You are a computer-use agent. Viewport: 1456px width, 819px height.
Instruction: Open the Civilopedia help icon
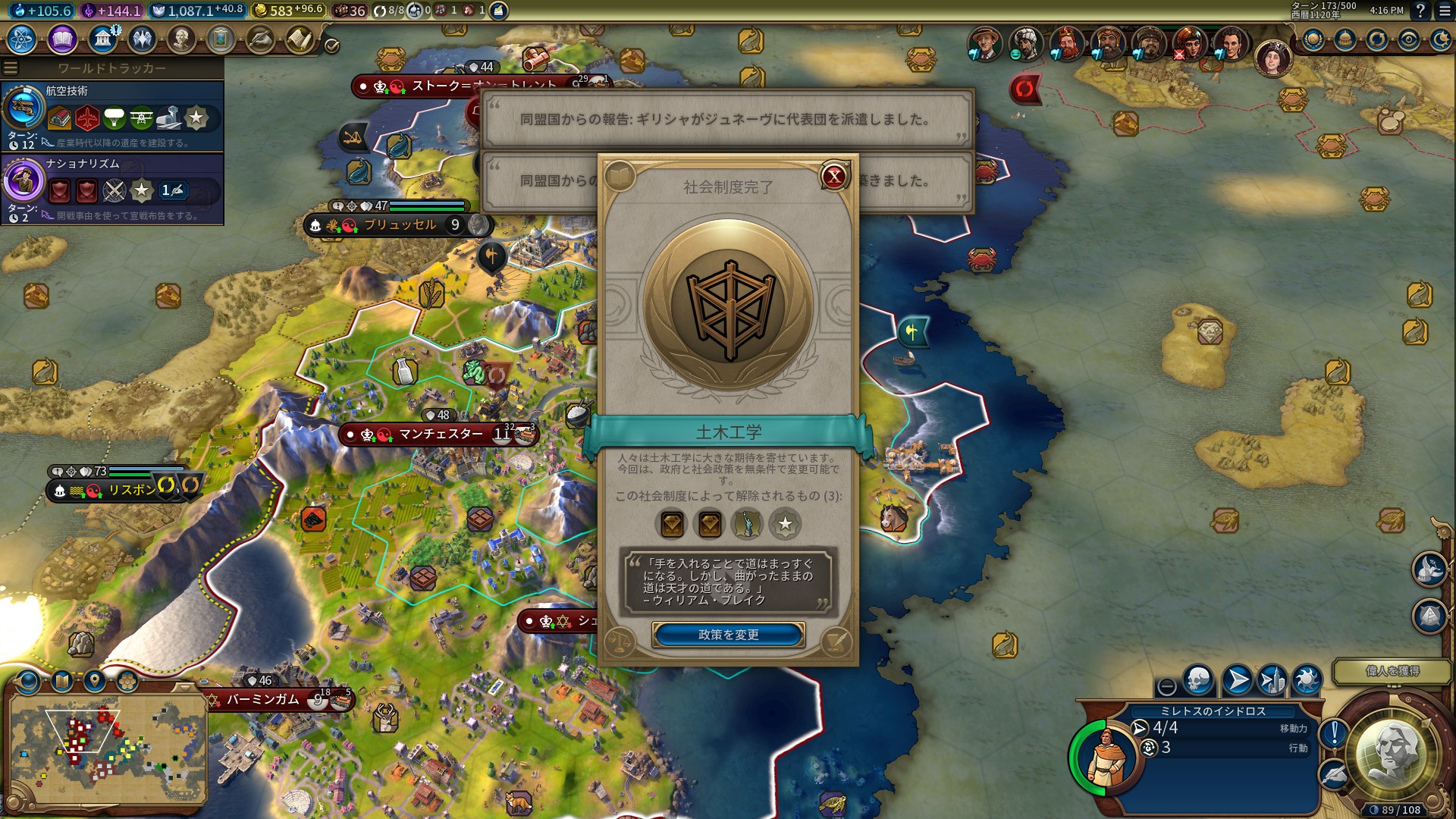[1420, 11]
